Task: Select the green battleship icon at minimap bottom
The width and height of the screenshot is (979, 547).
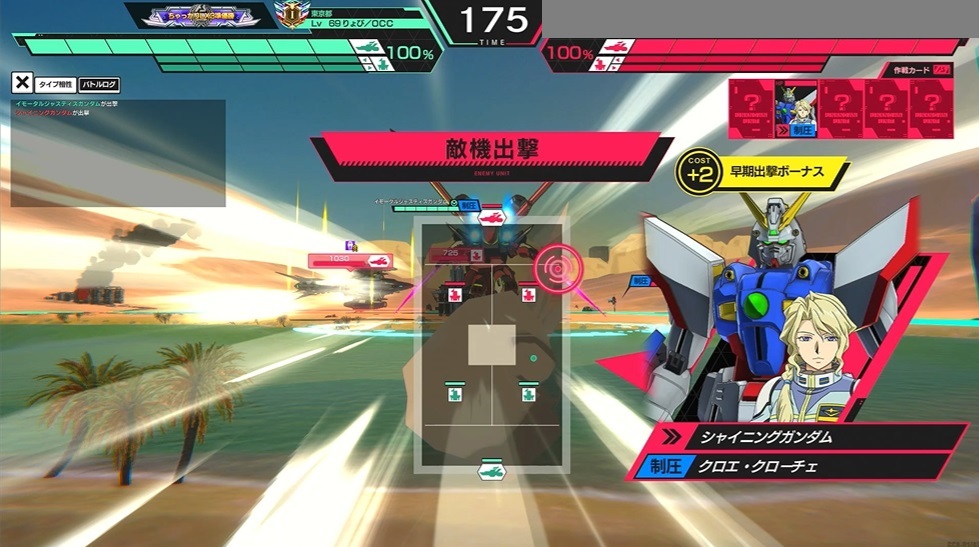Action: (490, 468)
